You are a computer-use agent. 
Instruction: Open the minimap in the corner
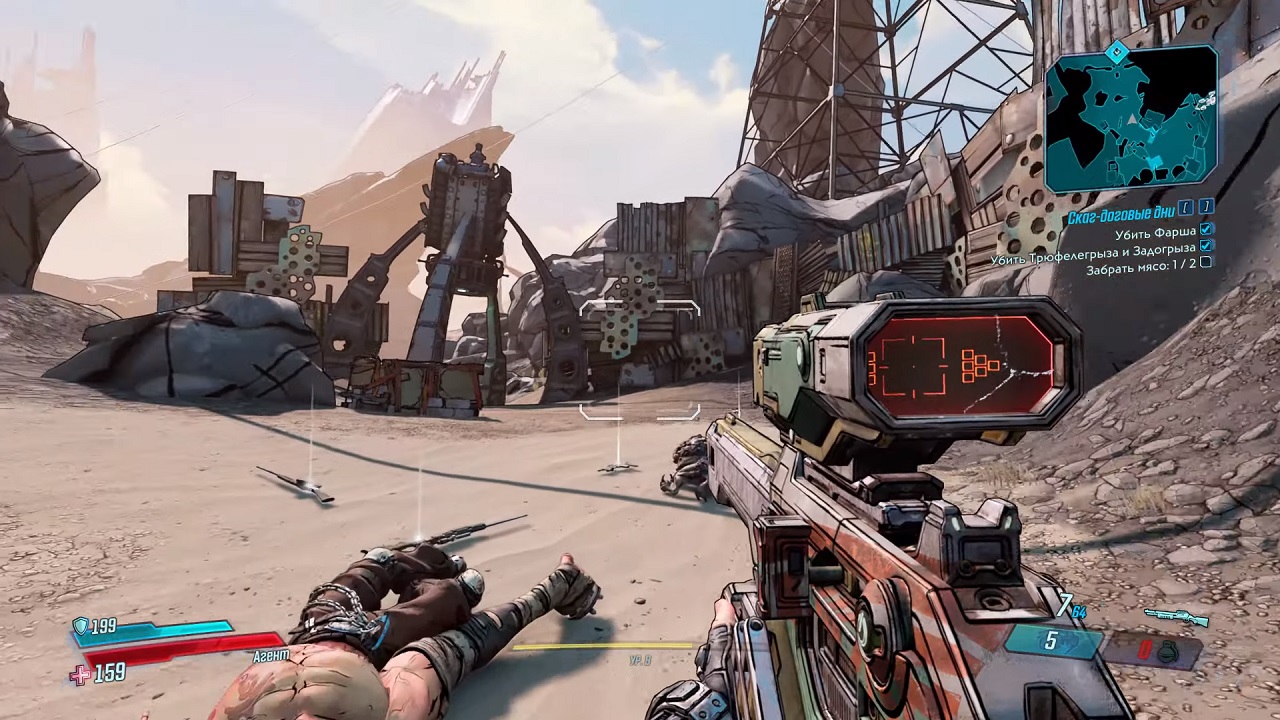click(x=1131, y=118)
